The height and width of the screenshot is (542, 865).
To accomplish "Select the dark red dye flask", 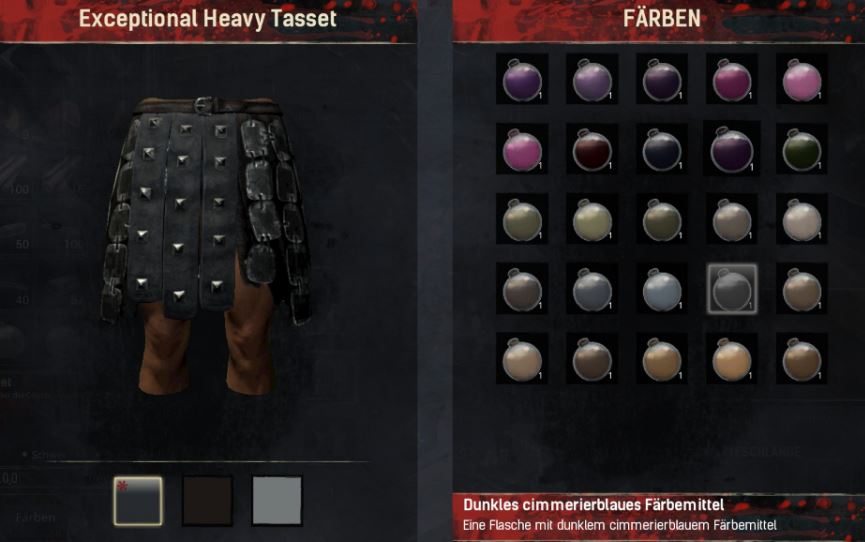I will coord(591,150).
